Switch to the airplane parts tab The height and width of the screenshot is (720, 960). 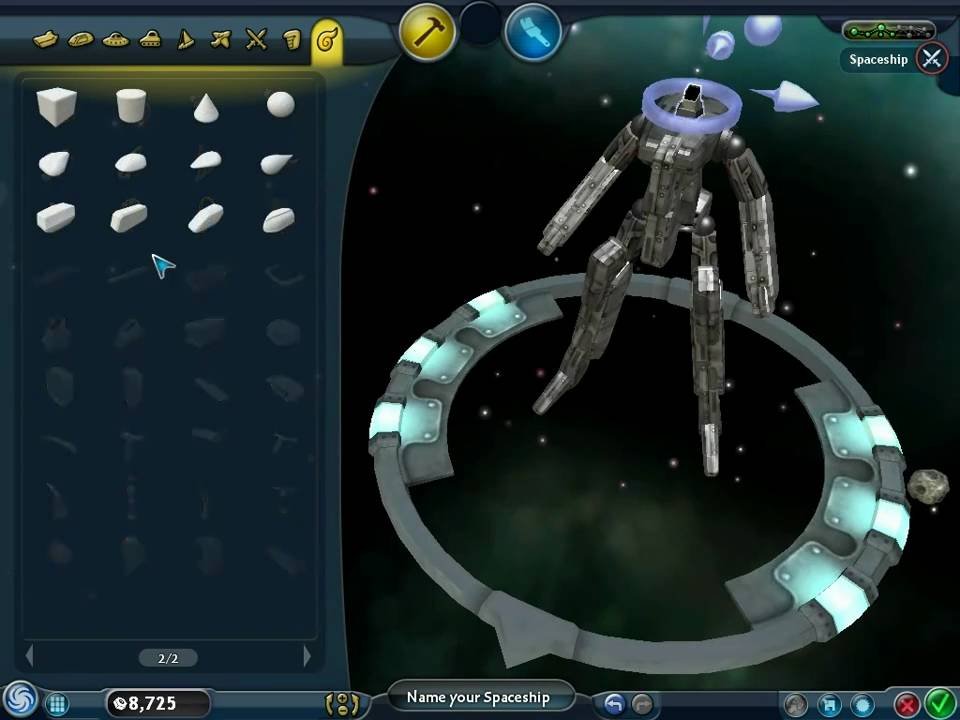[x=221, y=40]
